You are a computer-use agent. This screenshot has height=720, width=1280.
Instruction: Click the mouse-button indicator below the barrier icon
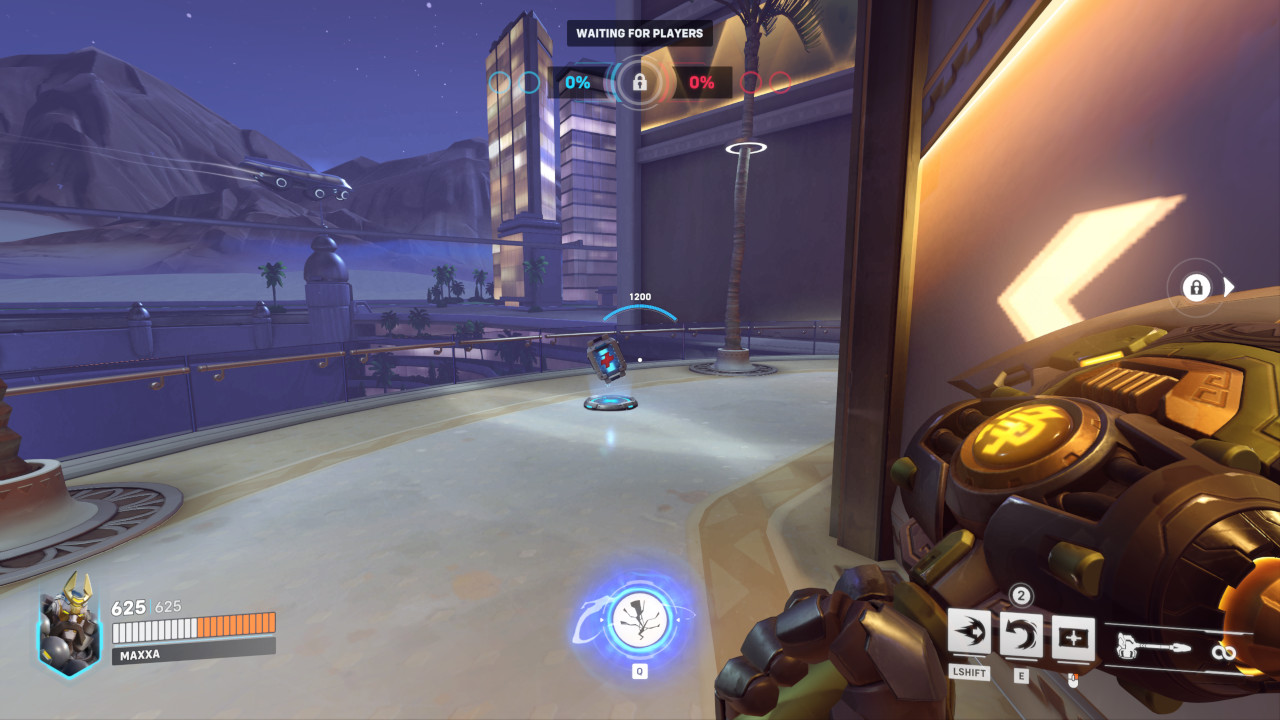(x=1072, y=678)
